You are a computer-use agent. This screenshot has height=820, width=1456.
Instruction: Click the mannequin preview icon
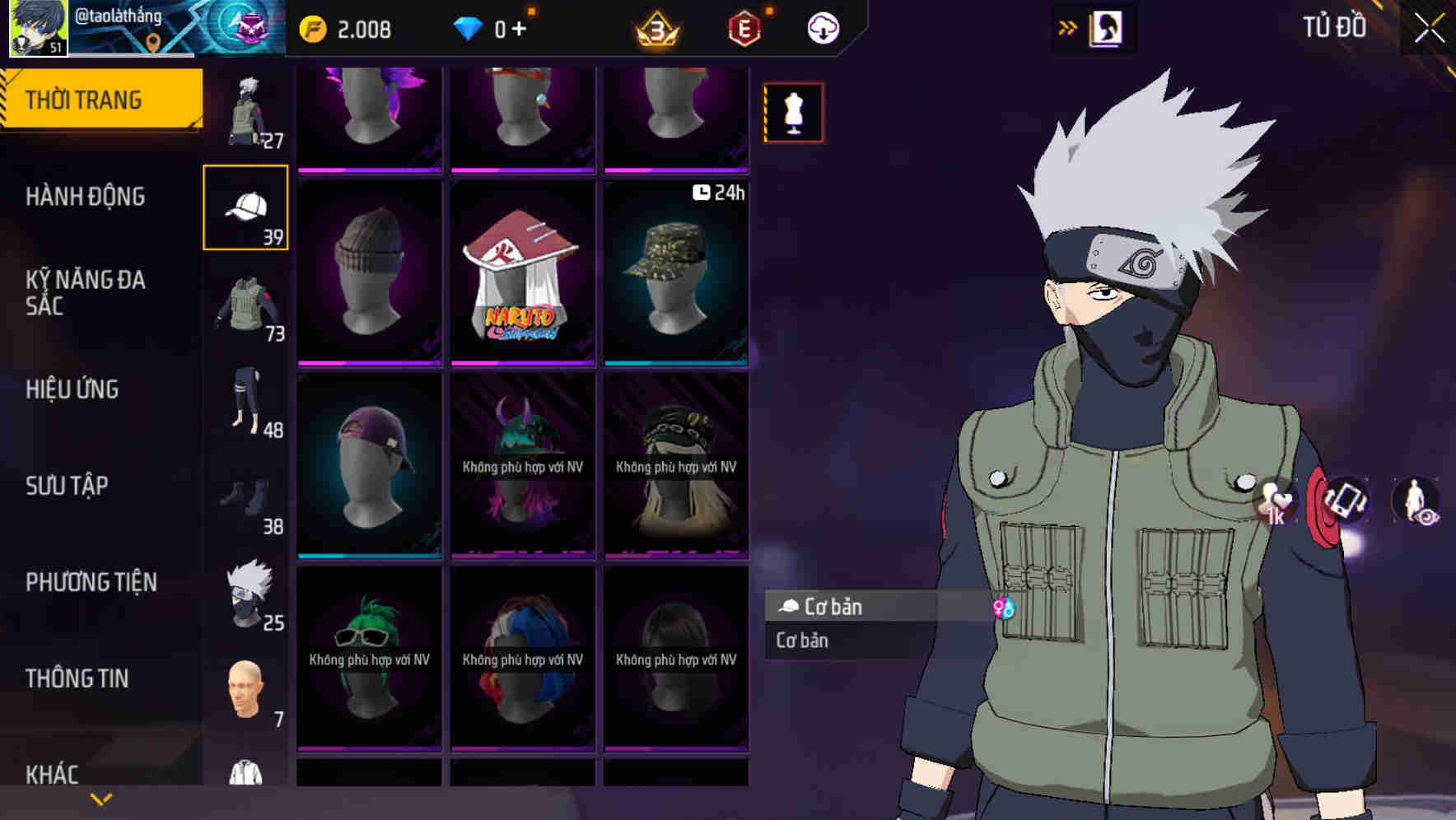(x=793, y=113)
